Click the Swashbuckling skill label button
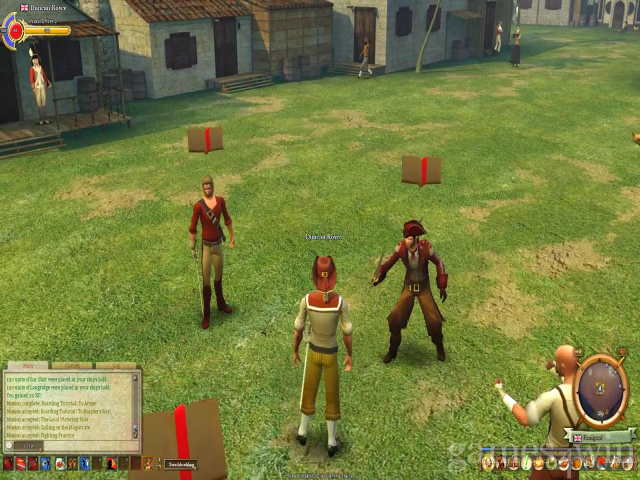 pyautogui.click(x=181, y=464)
